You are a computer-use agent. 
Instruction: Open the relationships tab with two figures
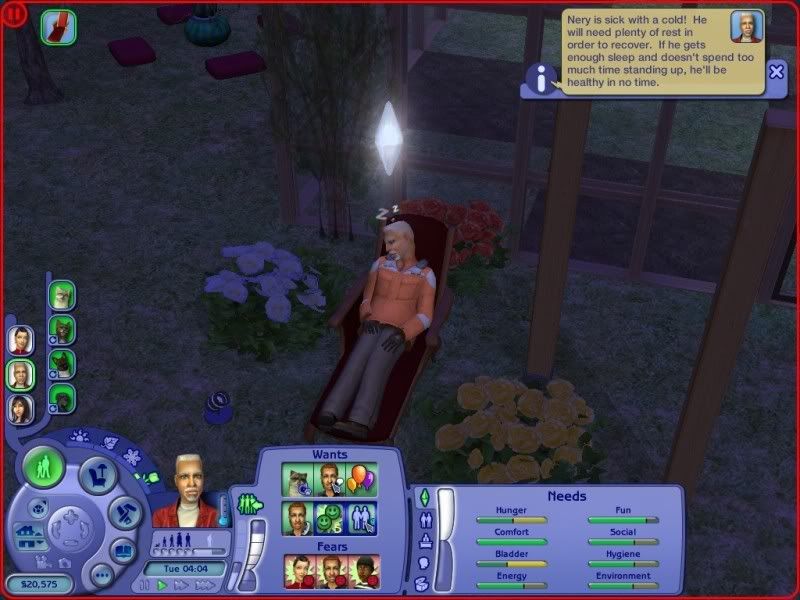pos(423,520)
